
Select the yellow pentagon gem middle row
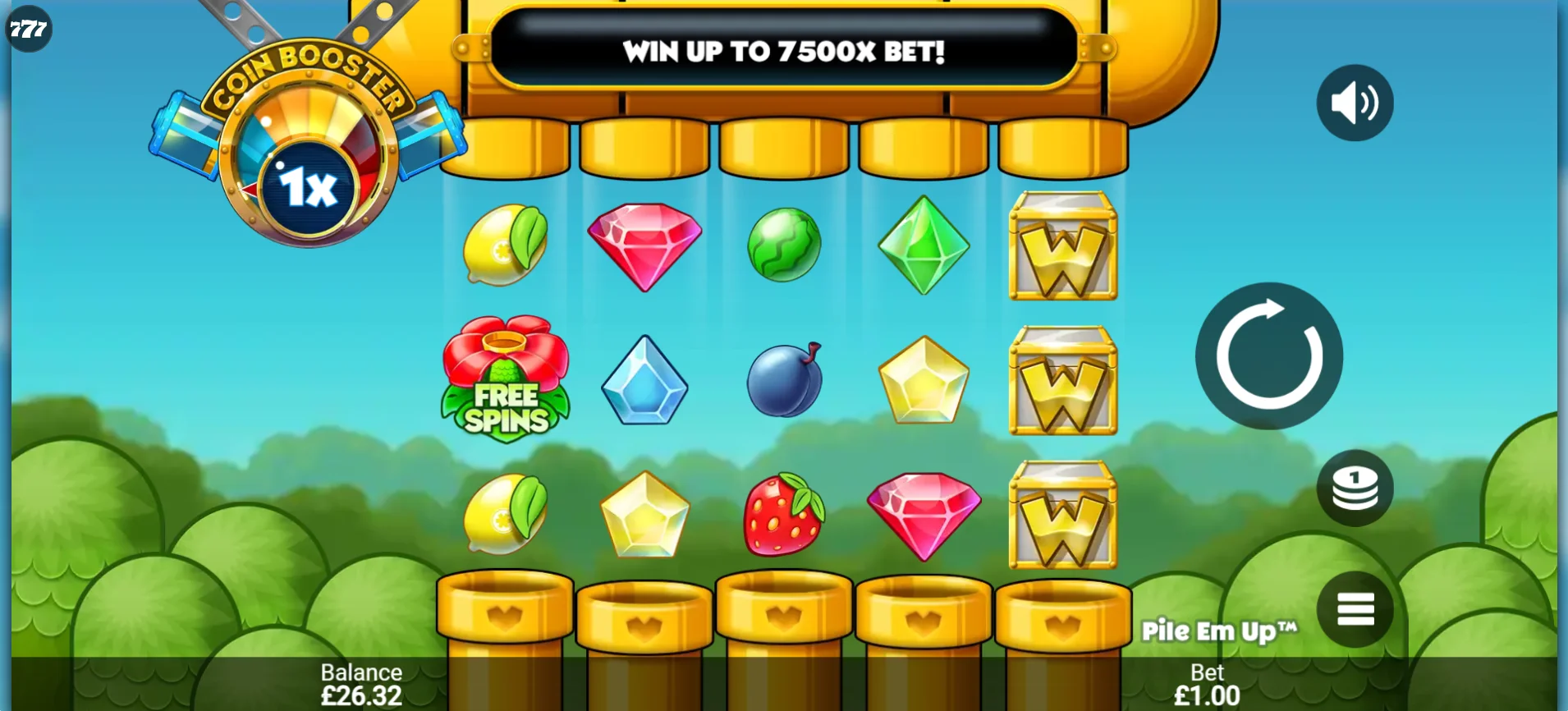coord(924,379)
